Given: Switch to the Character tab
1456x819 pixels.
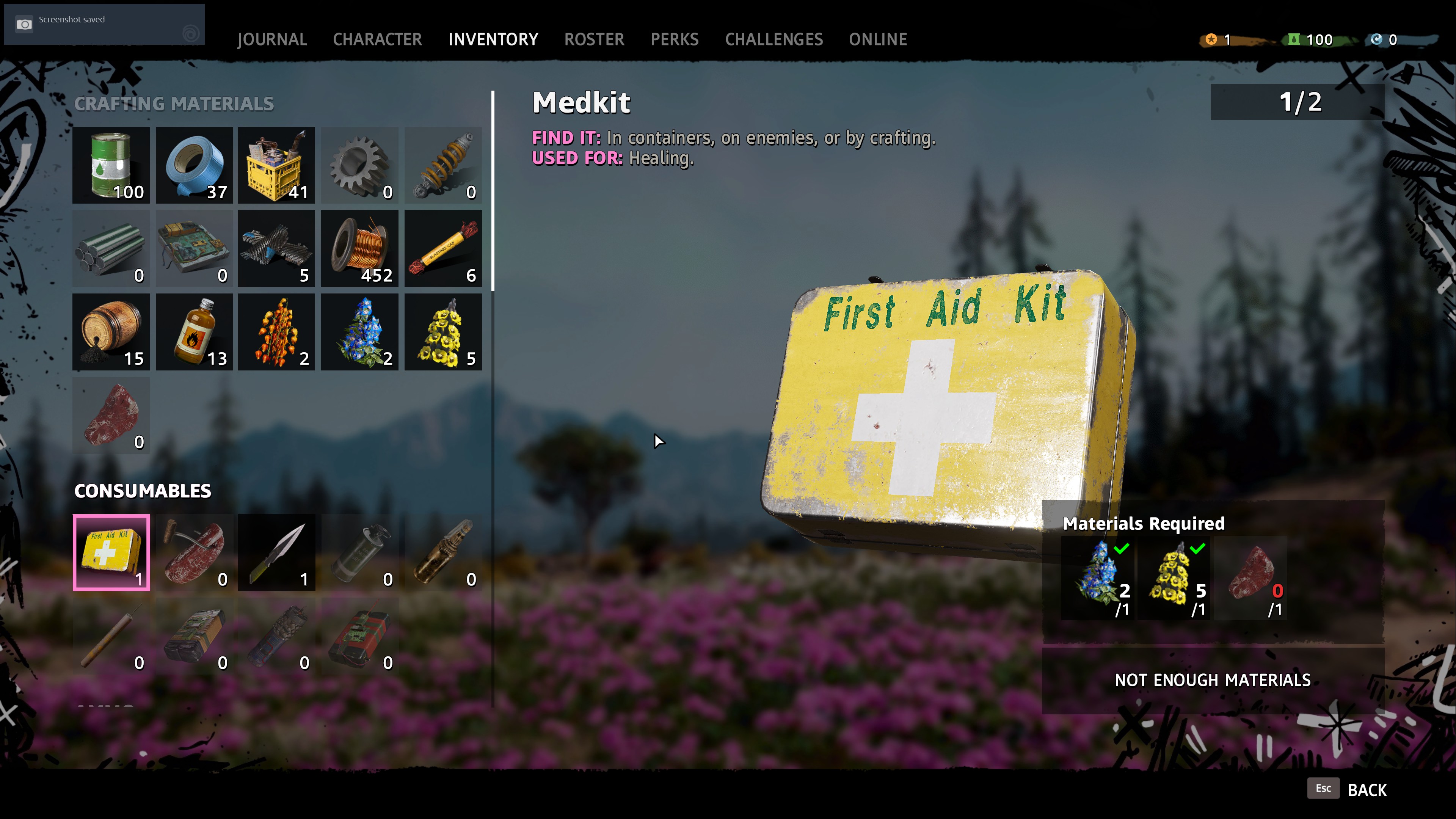Looking at the screenshot, I should pos(377,39).
